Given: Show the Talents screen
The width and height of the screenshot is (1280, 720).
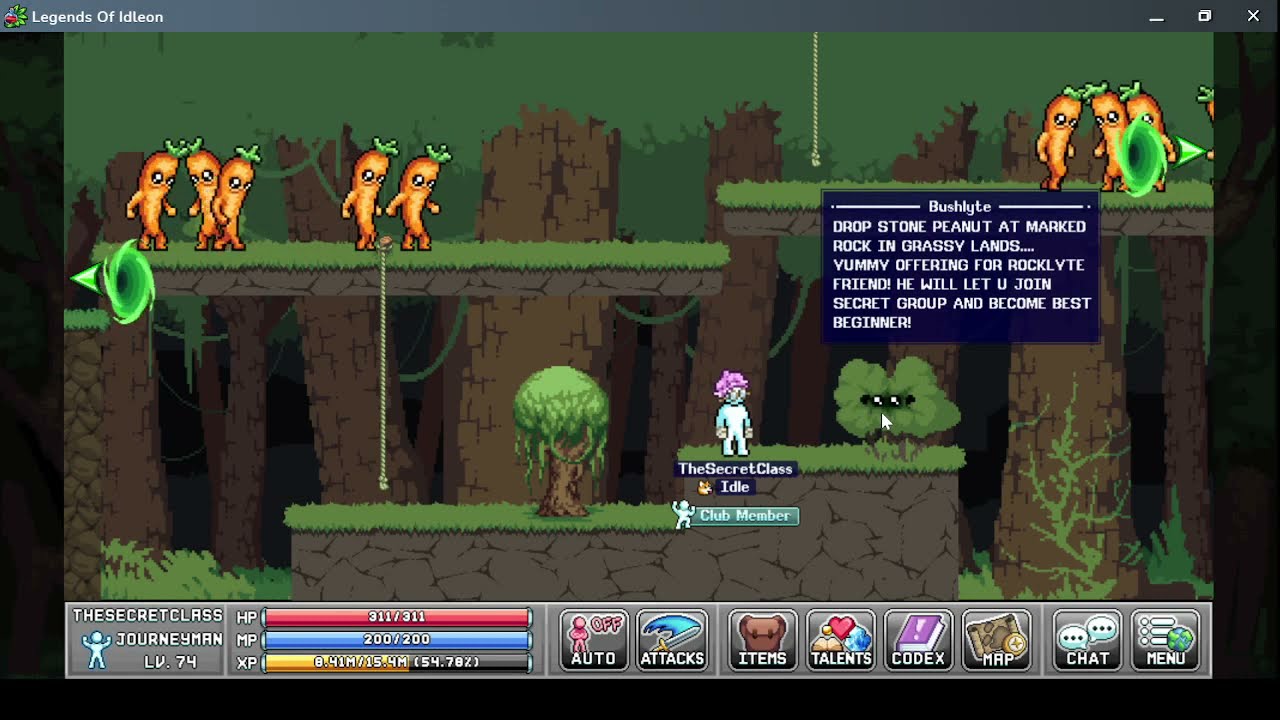Looking at the screenshot, I should 841,640.
